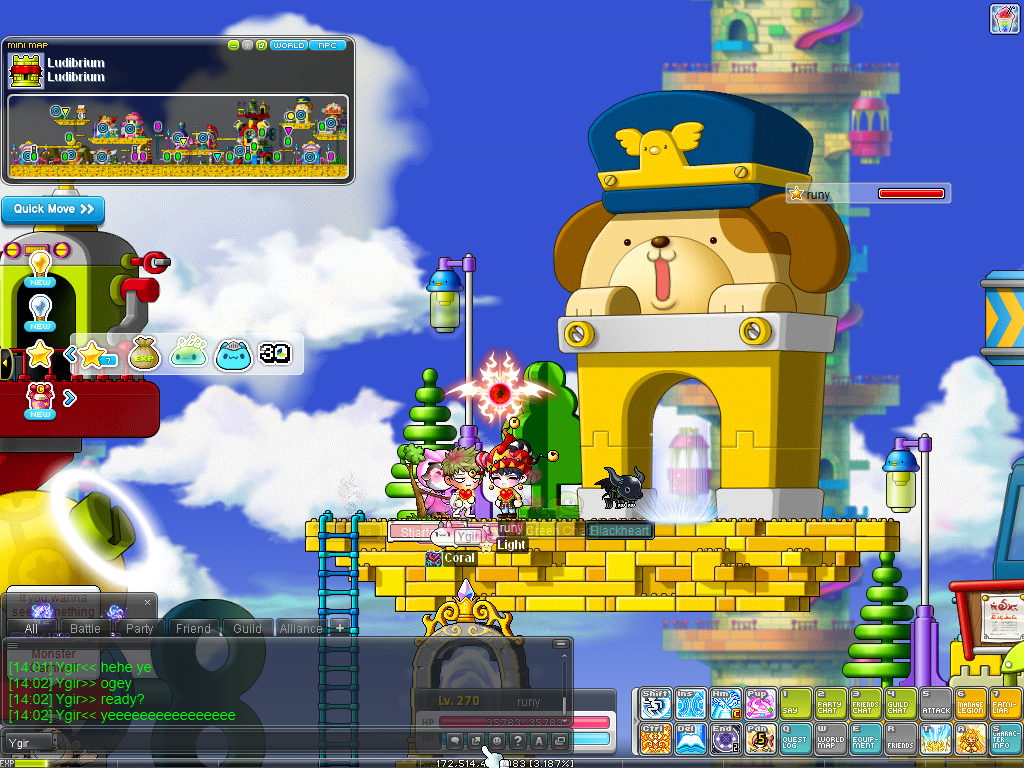The height and width of the screenshot is (768, 1024).
Task: Open the blue armored slime event icon
Action: (233, 353)
